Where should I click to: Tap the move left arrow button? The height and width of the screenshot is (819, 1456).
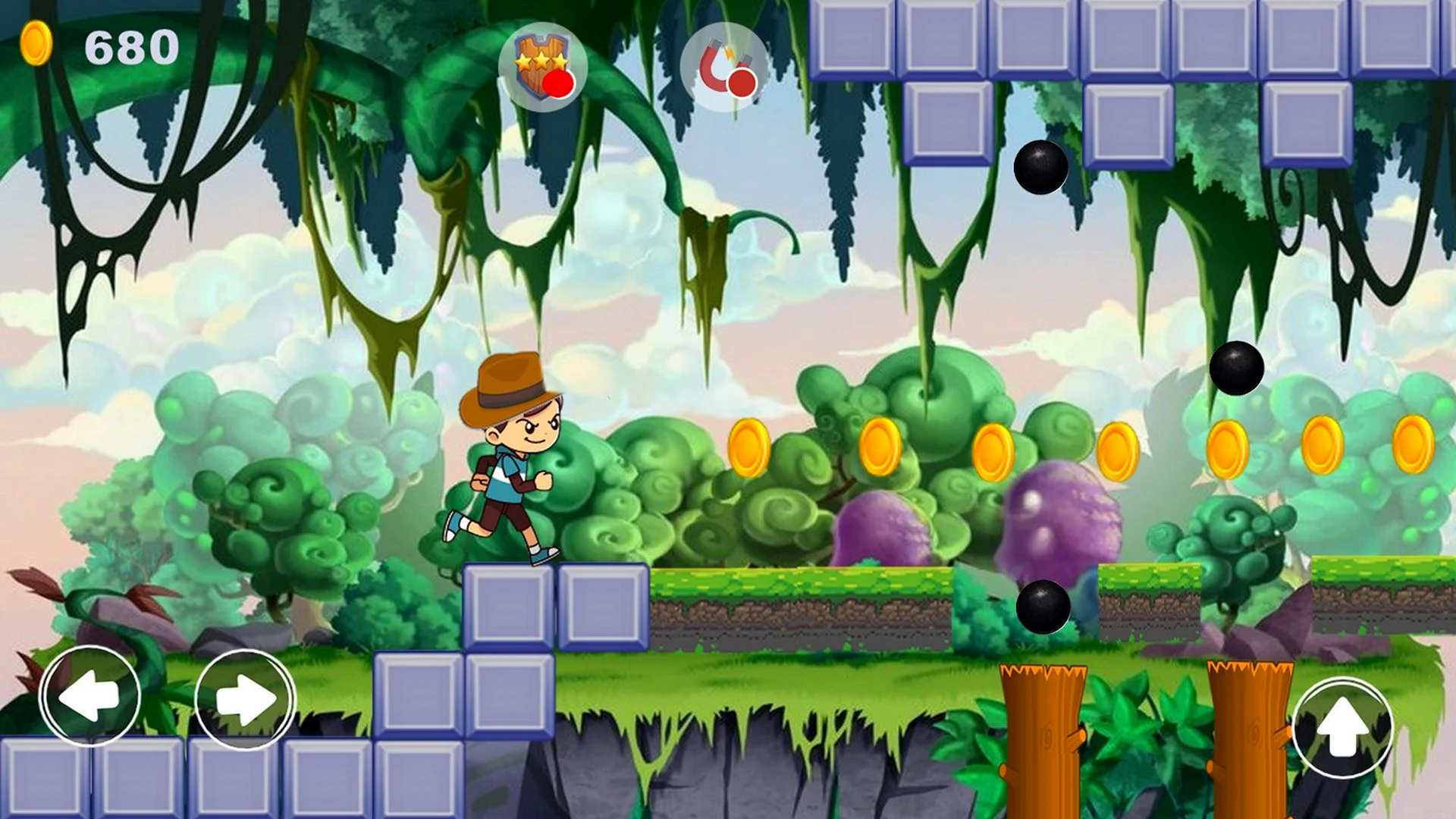pyautogui.click(x=90, y=696)
